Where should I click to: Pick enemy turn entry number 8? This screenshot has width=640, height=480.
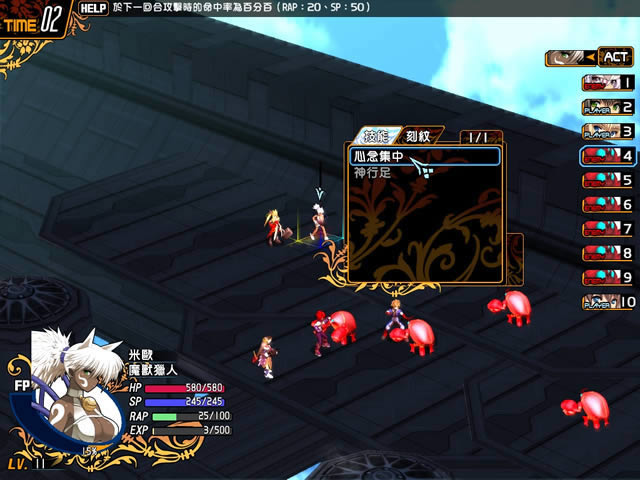[607, 253]
